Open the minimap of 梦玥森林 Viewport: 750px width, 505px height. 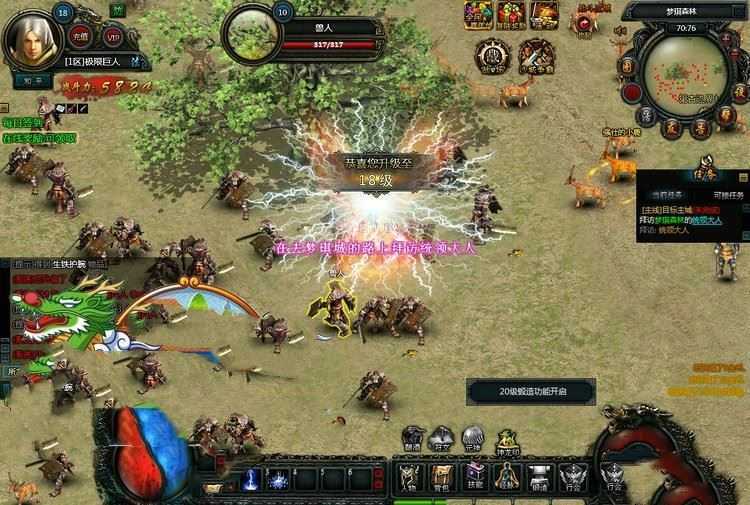pyautogui.click(x=683, y=72)
